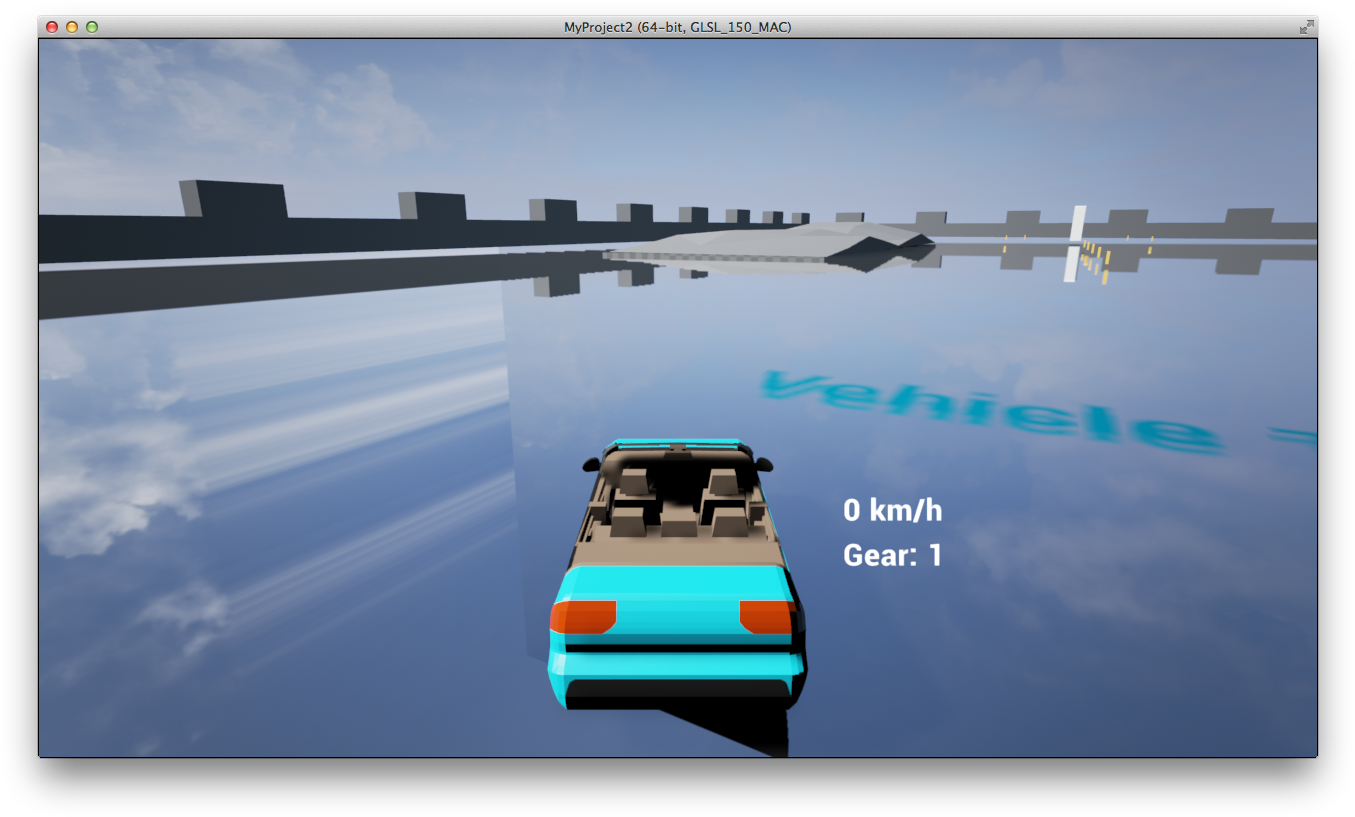1355x817 pixels.
Task: Select the turquoise car body
Action: pyautogui.click(x=680, y=585)
